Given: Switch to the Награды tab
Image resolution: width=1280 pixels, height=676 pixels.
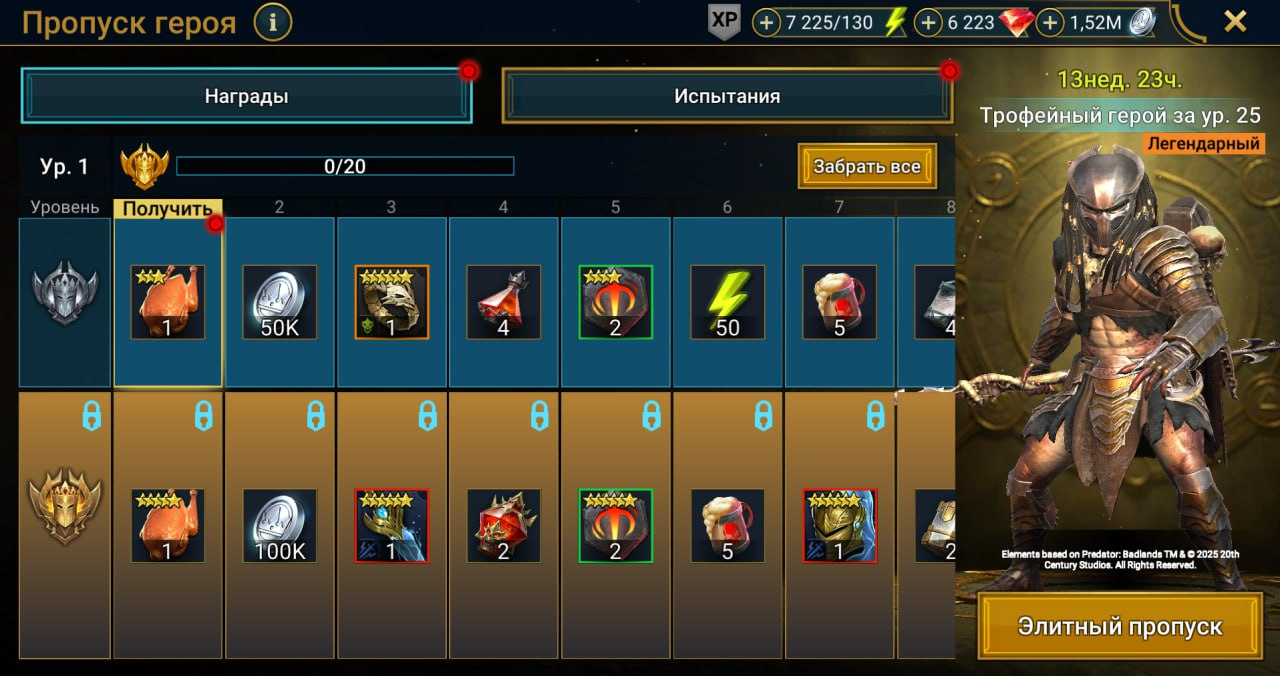Looking at the screenshot, I should click(246, 97).
